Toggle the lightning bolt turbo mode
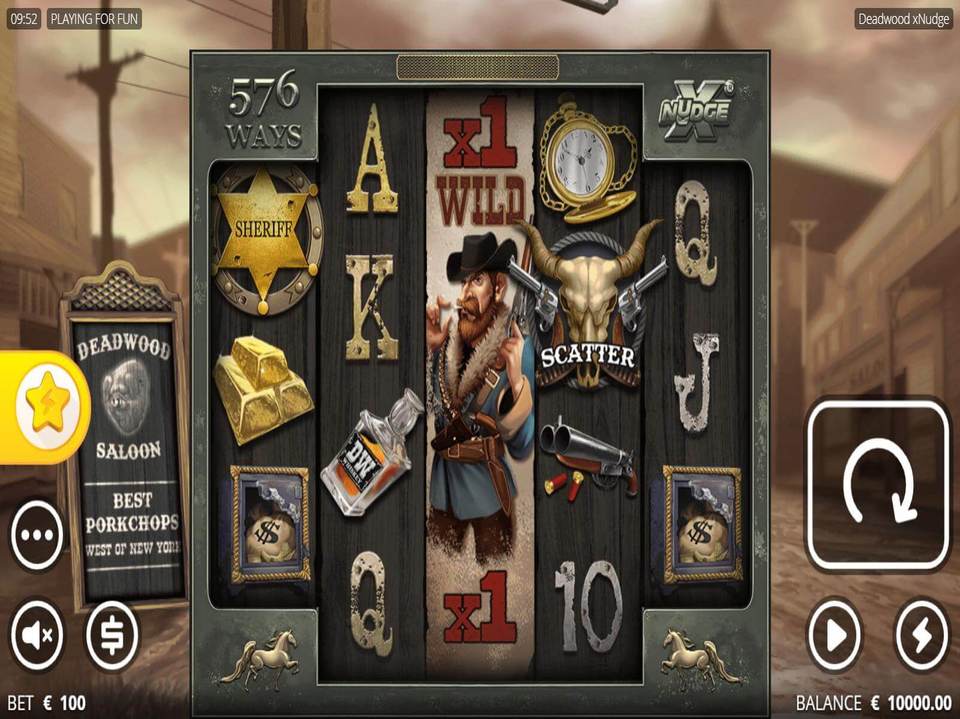The height and width of the screenshot is (719, 960). point(921,634)
